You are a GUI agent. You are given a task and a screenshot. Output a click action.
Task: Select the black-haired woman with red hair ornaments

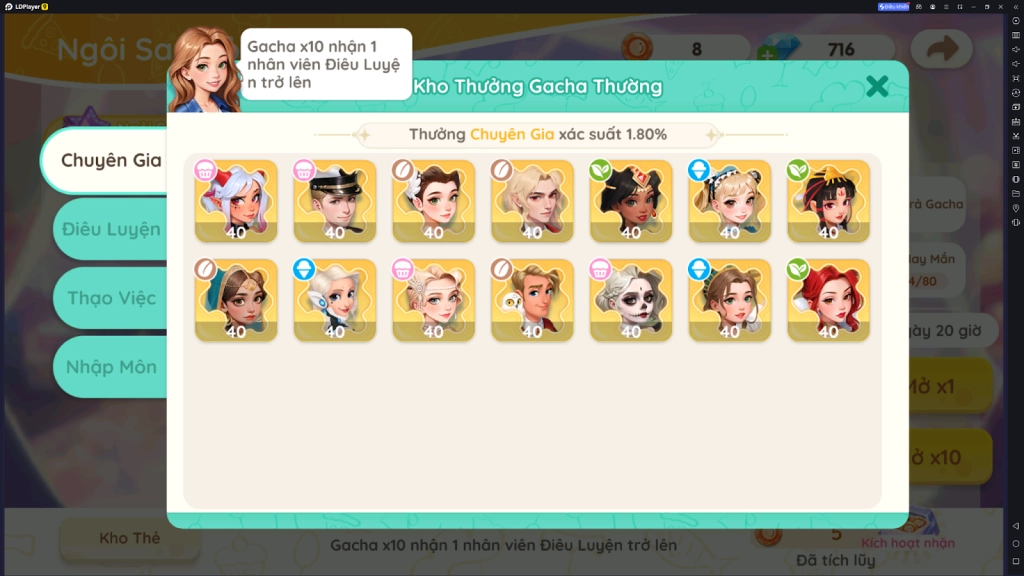coord(829,201)
